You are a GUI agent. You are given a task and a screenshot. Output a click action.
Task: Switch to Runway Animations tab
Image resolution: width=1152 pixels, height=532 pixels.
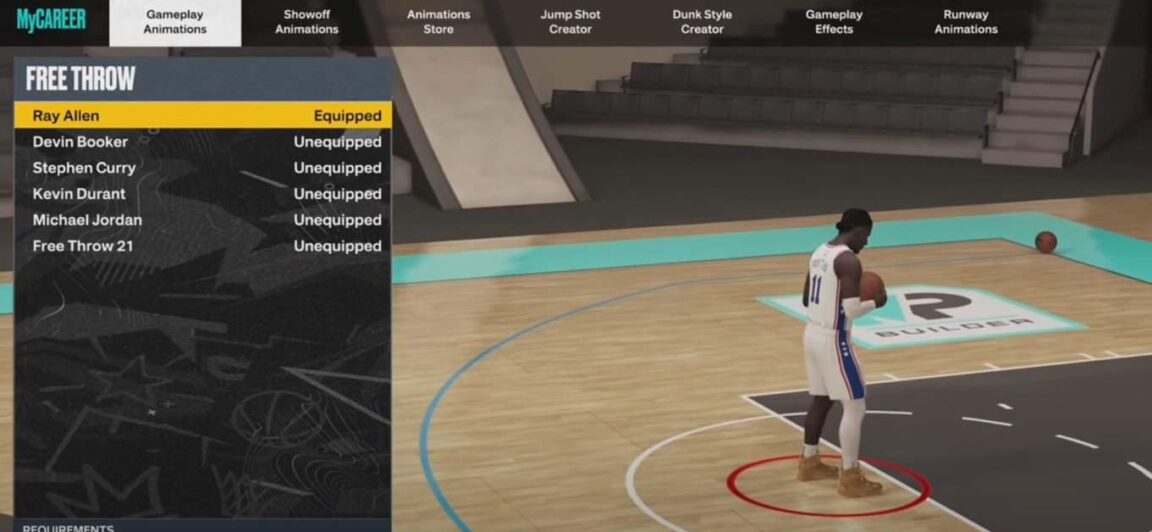pyautogui.click(x=966, y=22)
